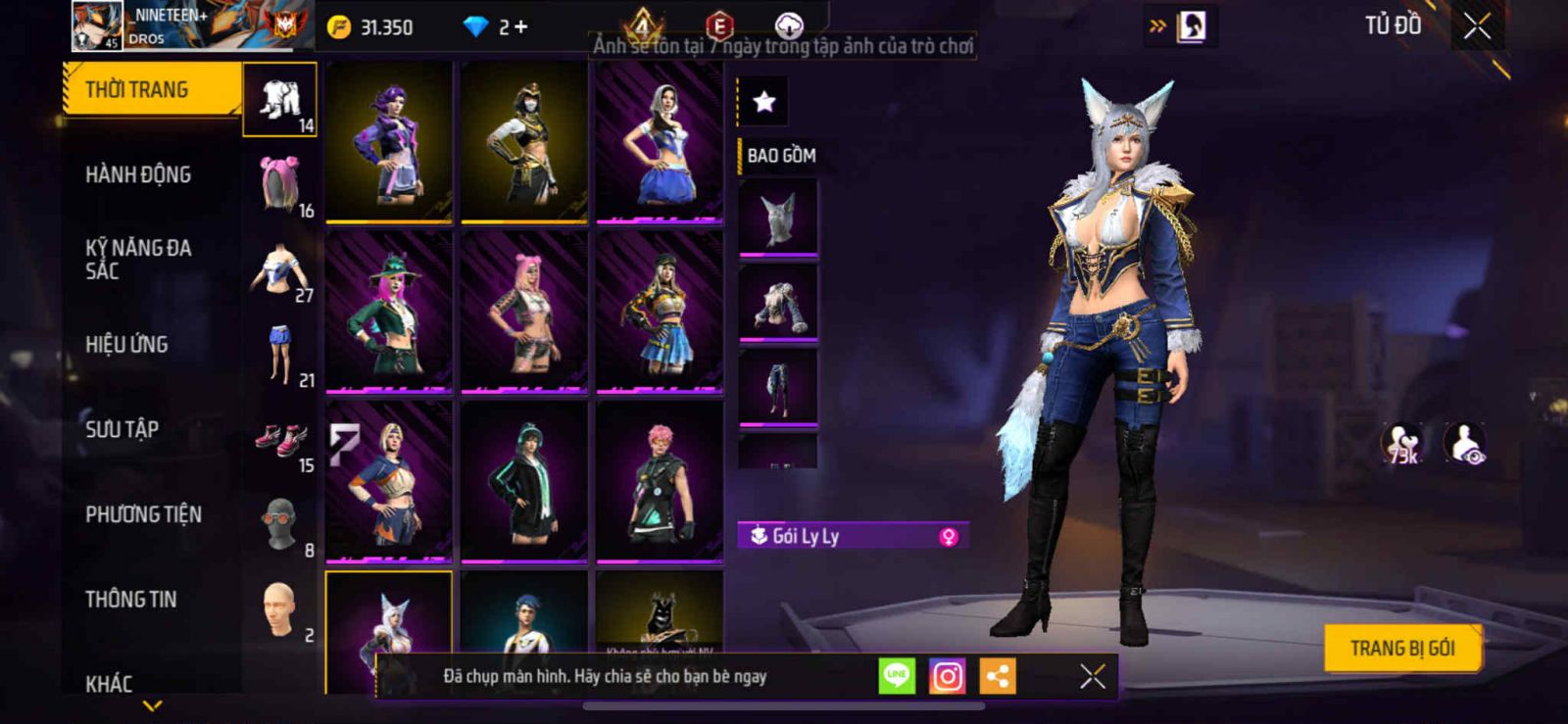Open the Hiệu Ứng category
The height and width of the screenshot is (724, 1568).
coord(126,345)
